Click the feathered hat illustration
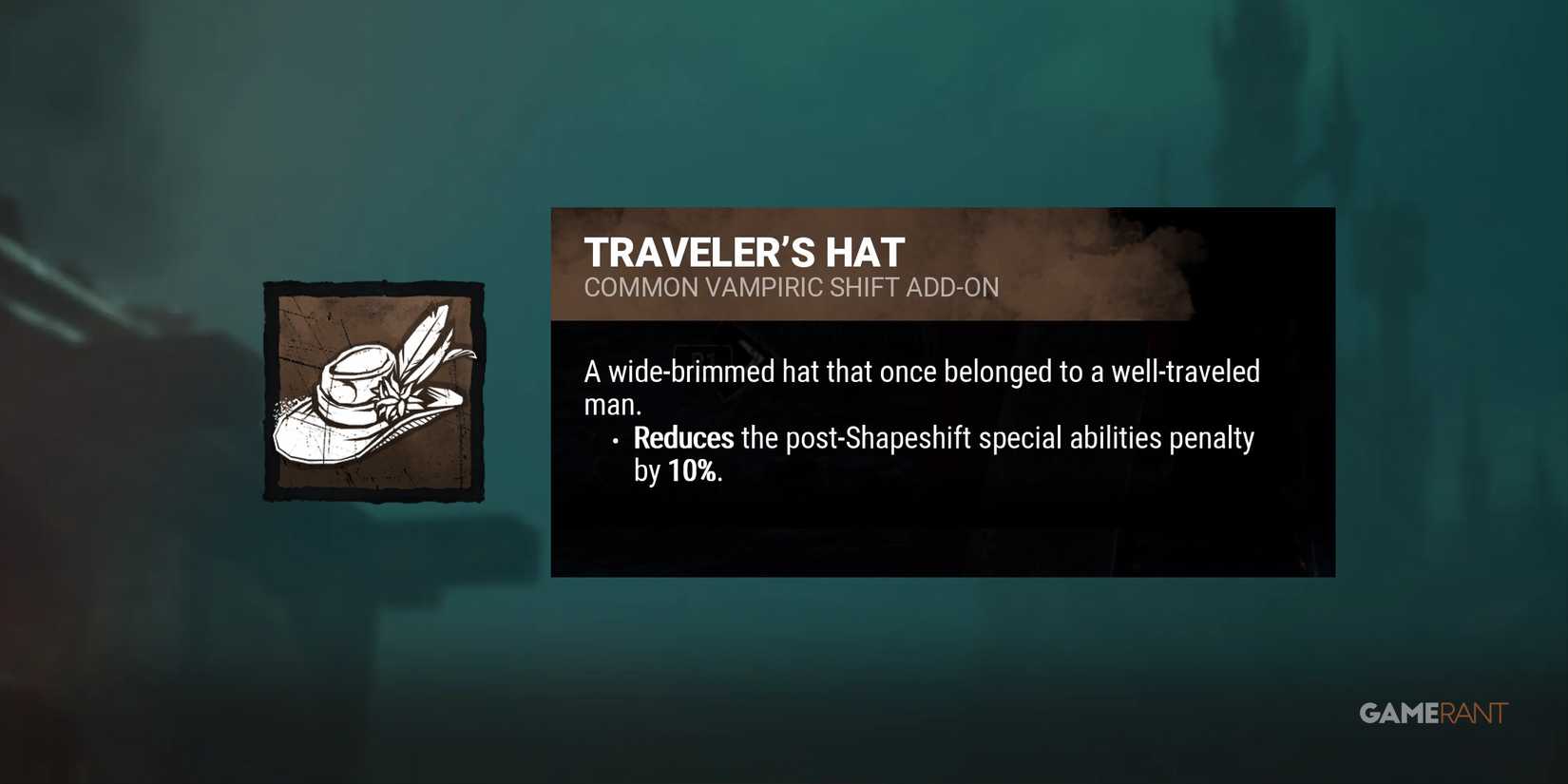The width and height of the screenshot is (1568, 784). tap(371, 399)
